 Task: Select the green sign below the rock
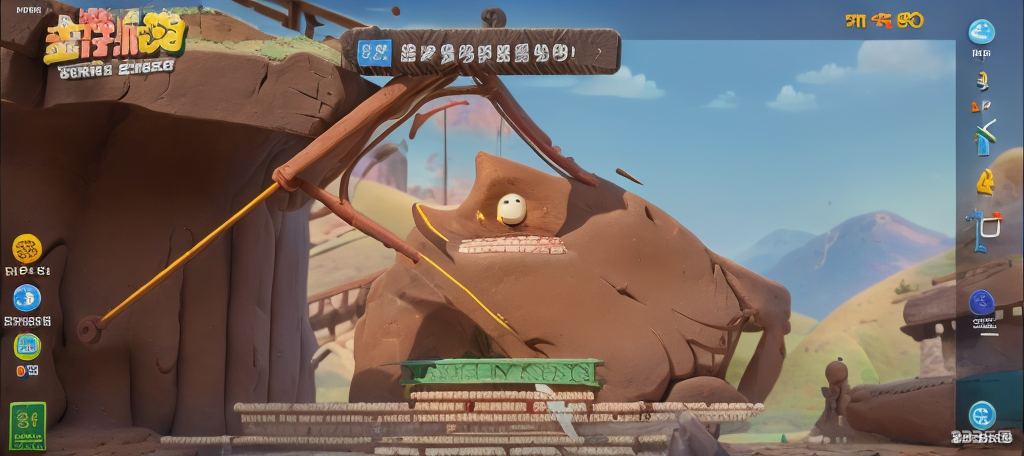pos(502,373)
